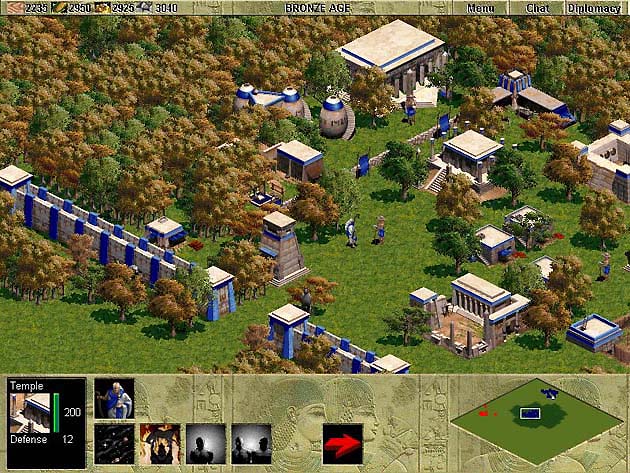The width and height of the screenshot is (630, 473).
Task: Research the fiery figure temple technology
Action: (160, 443)
